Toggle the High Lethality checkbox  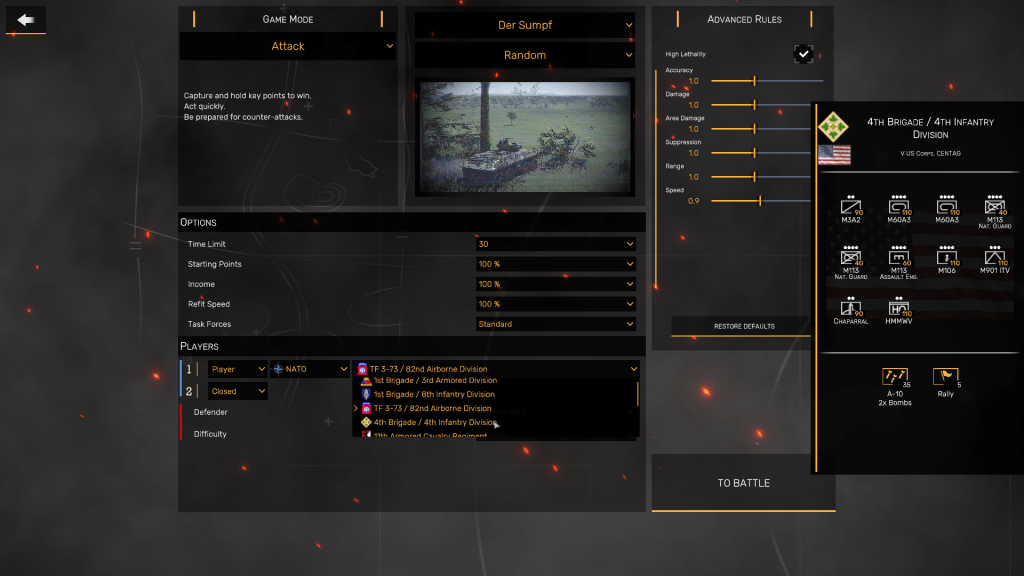(x=803, y=53)
